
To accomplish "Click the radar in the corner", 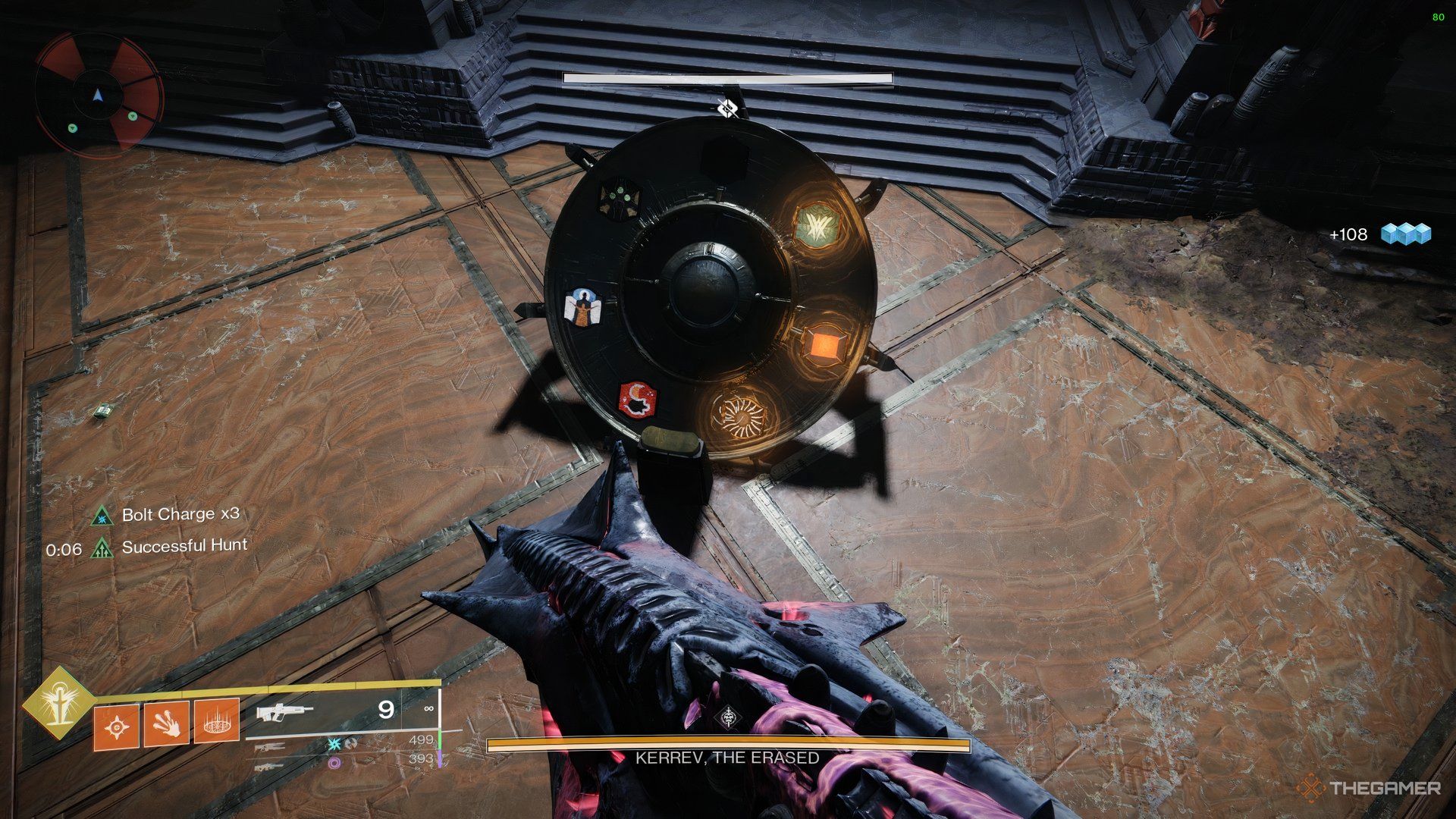I will pyautogui.click(x=99, y=95).
